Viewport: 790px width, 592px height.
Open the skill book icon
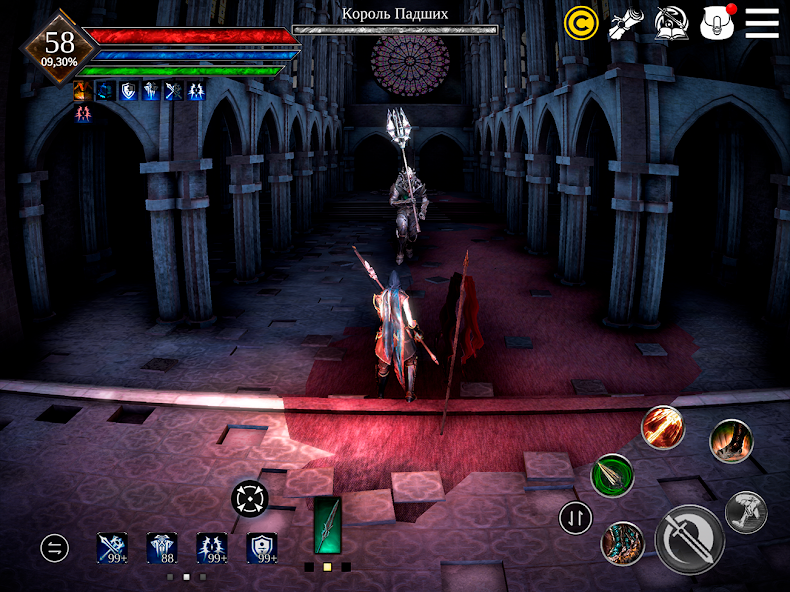pos(671,22)
